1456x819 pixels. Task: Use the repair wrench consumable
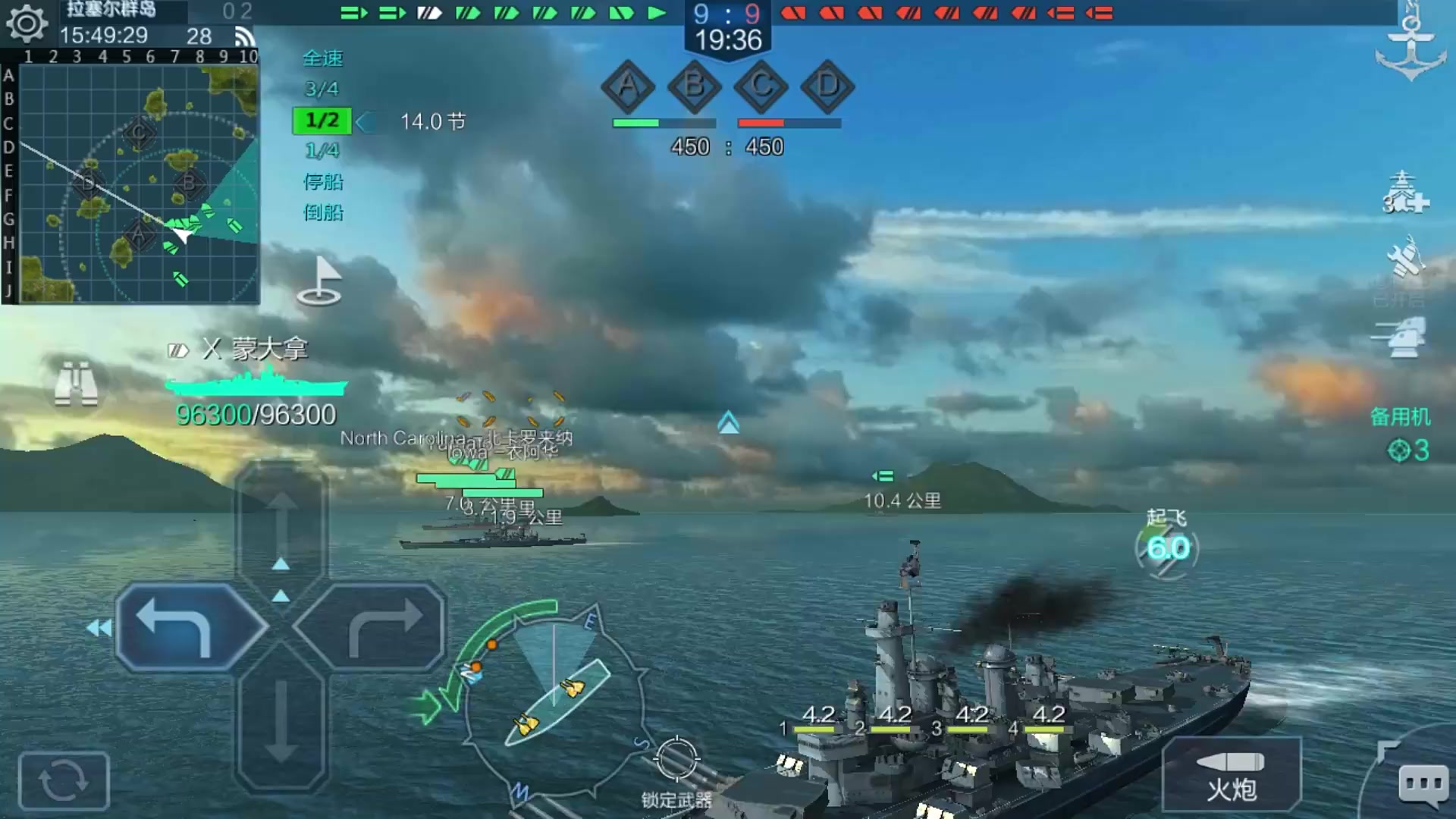click(x=1404, y=258)
